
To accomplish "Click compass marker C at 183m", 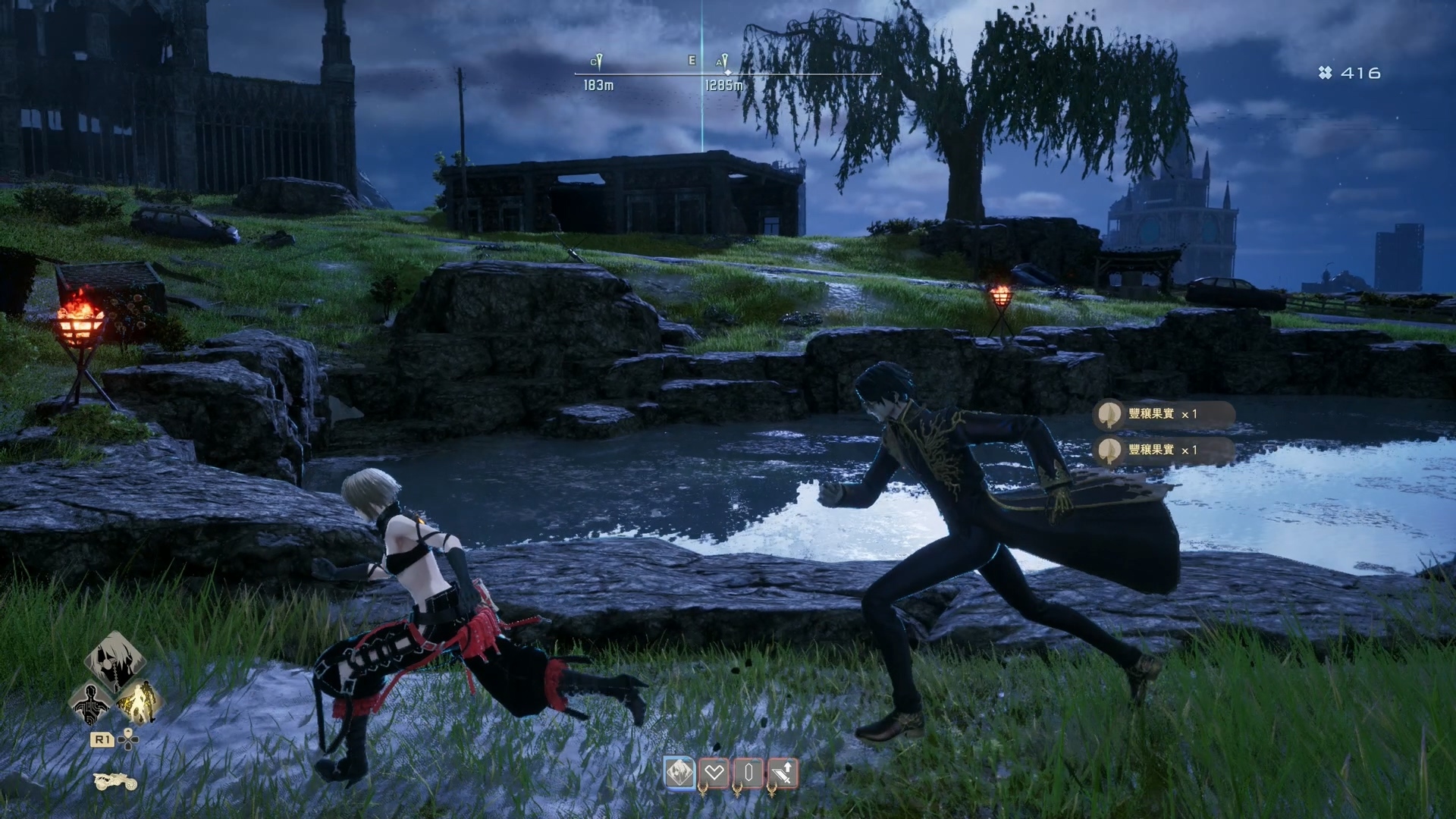I will tap(597, 61).
